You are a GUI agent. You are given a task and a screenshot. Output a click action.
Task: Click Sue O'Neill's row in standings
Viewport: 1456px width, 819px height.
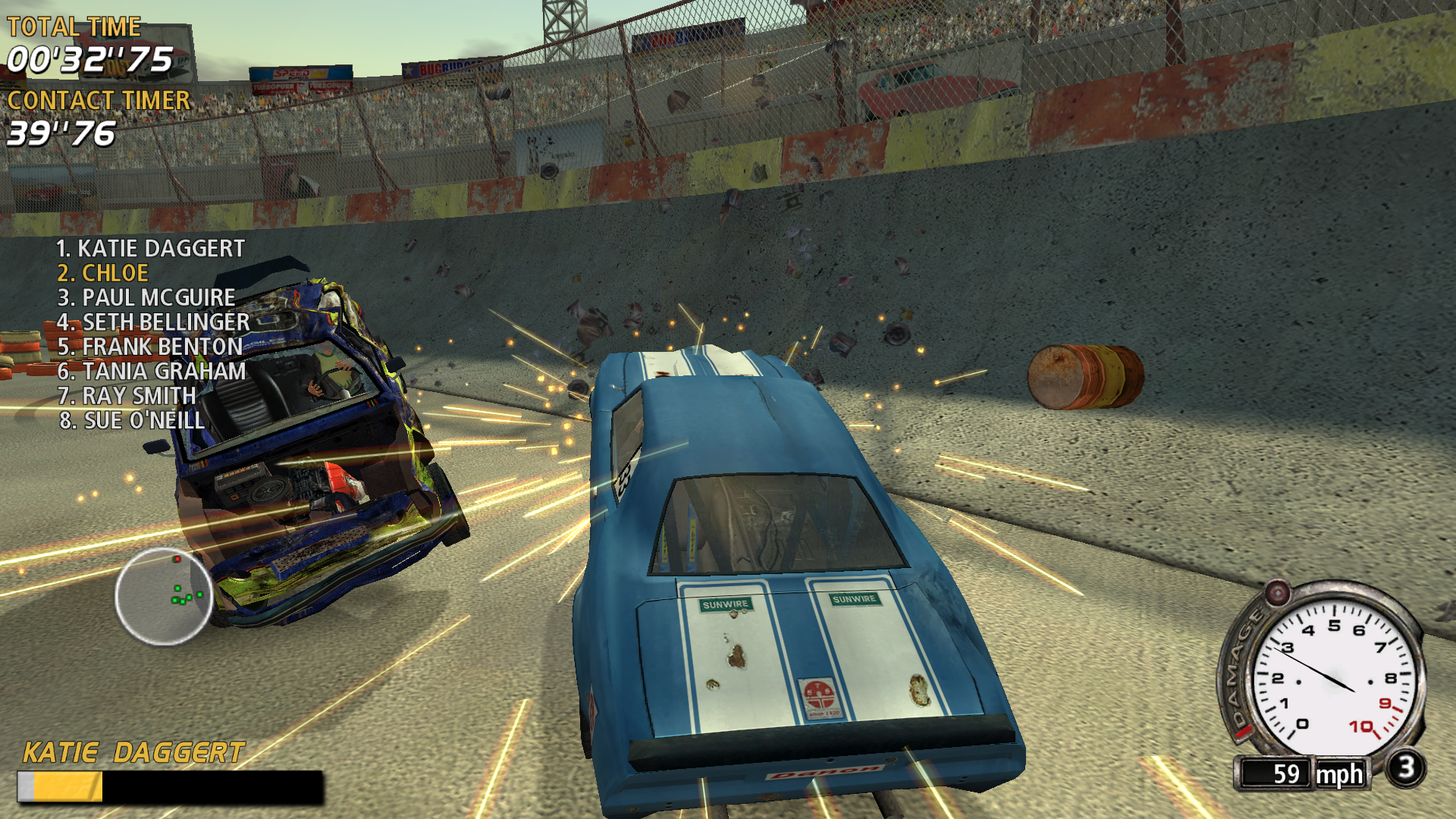[x=132, y=420]
